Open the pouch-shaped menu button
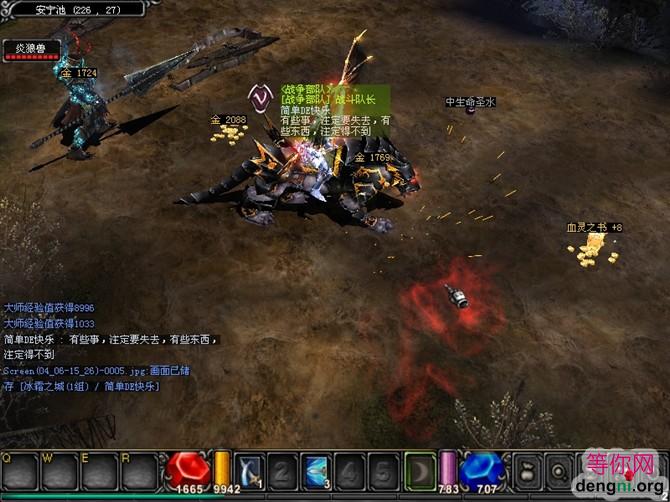 (525, 470)
